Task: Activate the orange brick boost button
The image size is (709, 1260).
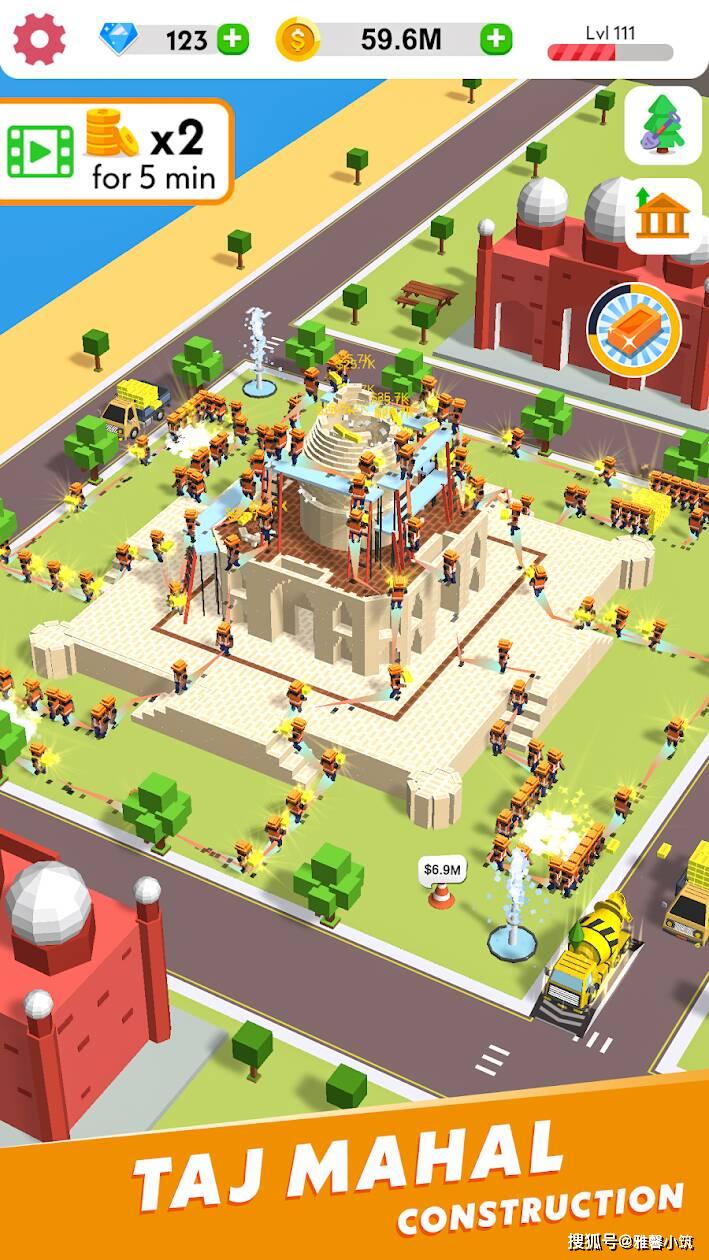Action: pos(634,329)
